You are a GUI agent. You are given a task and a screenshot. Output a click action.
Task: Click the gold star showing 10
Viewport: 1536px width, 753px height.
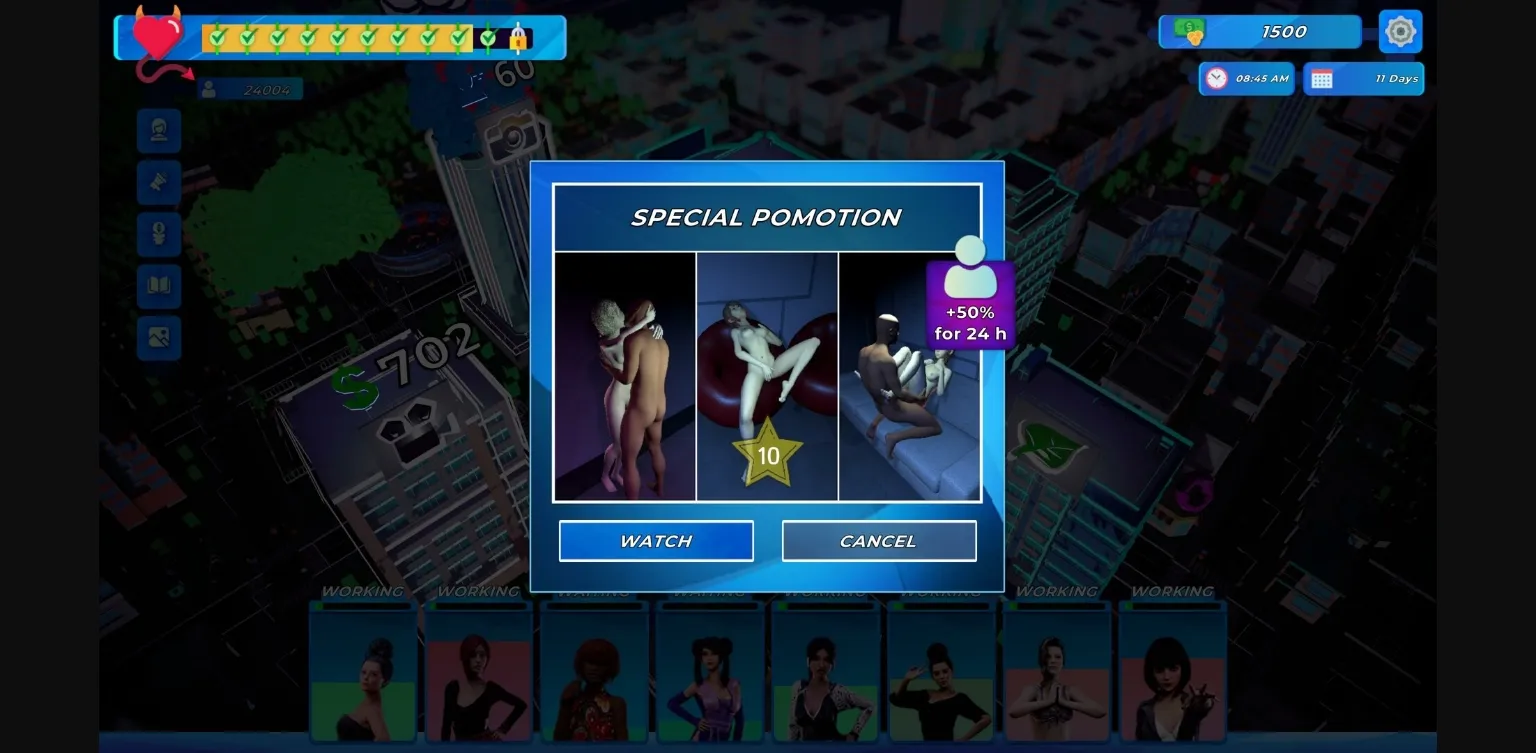(767, 457)
